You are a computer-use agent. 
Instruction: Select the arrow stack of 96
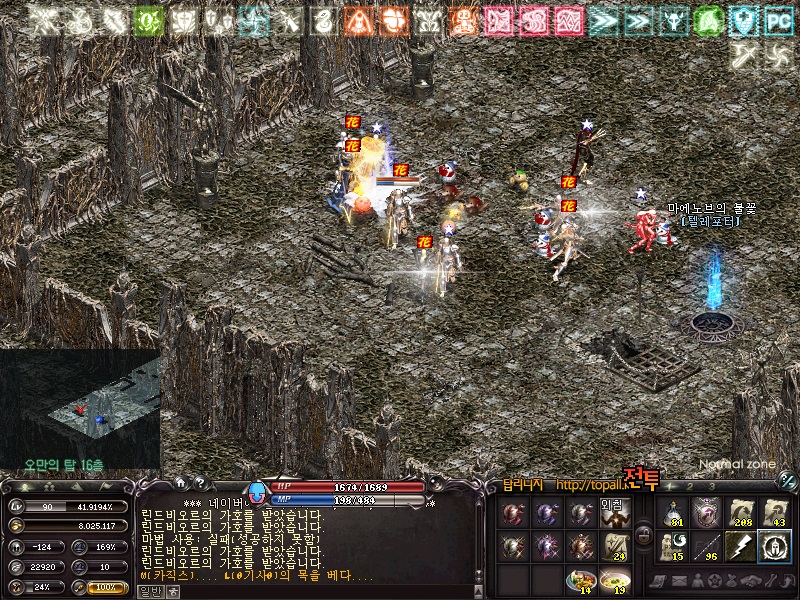click(706, 546)
